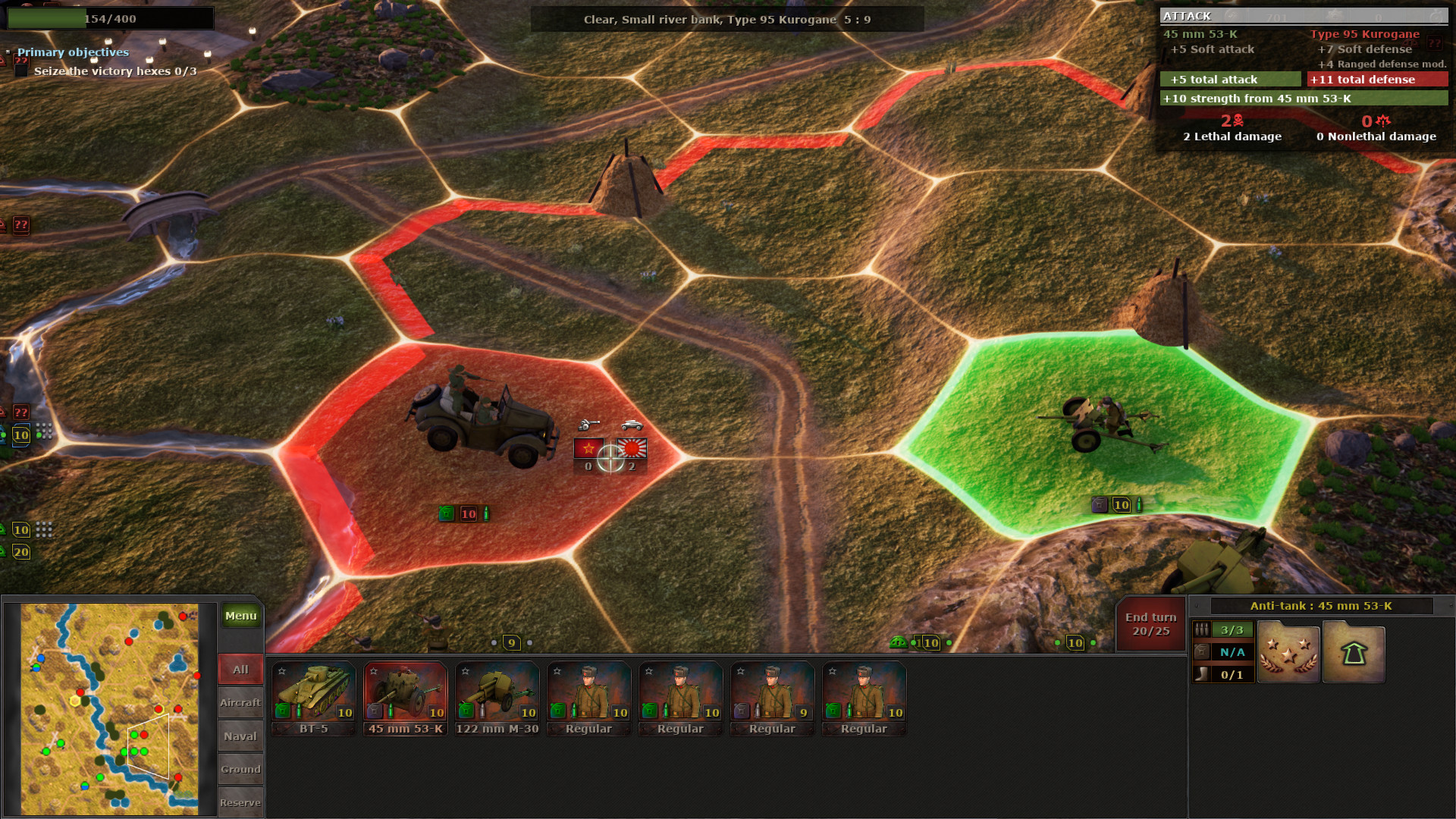Switch to the Aircraft filter tab
Viewport: 1456px width, 819px height.
[240, 702]
